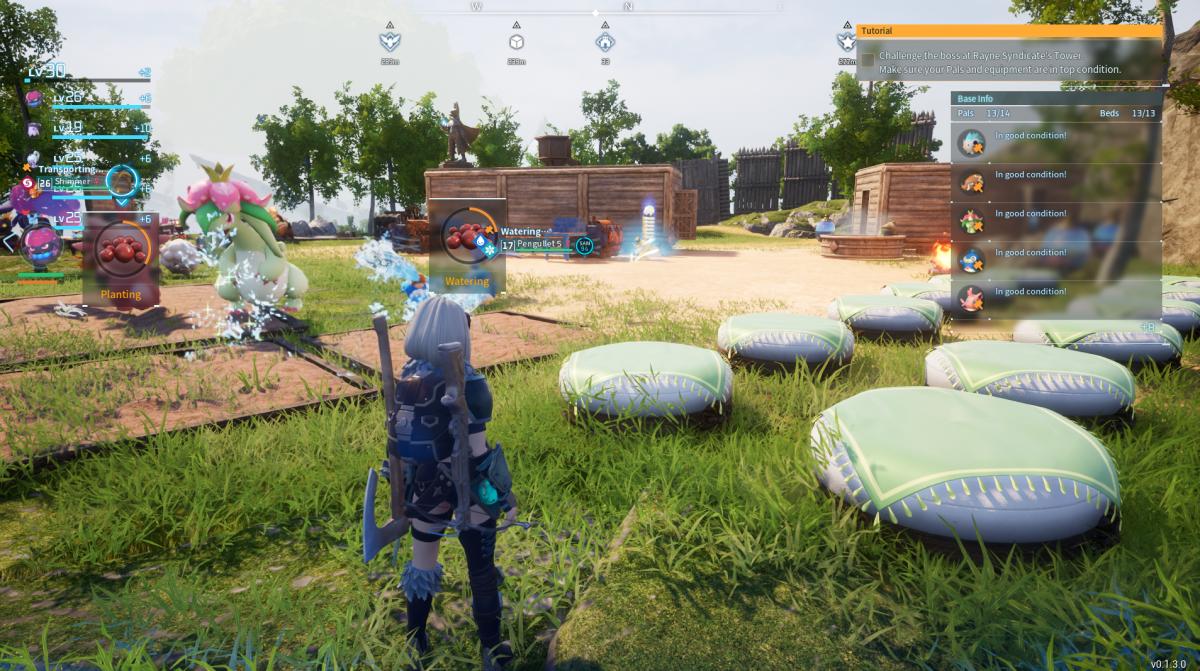
Task: Select the Pengullet name tag
Action: 540,244
